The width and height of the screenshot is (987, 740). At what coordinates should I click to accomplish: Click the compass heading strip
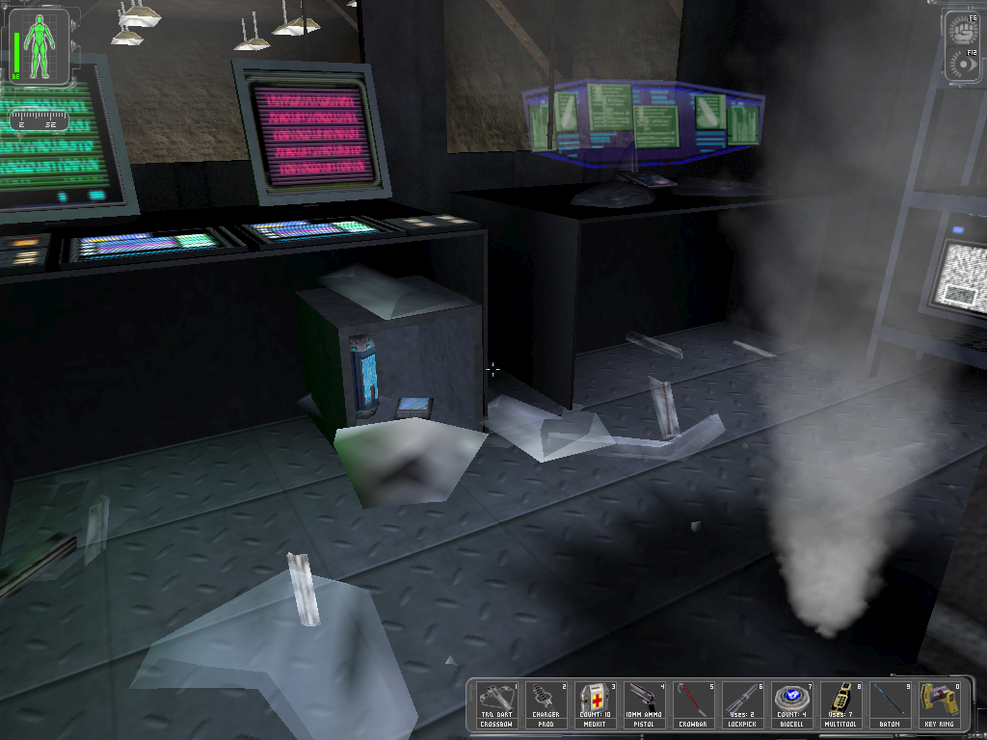point(40,121)
